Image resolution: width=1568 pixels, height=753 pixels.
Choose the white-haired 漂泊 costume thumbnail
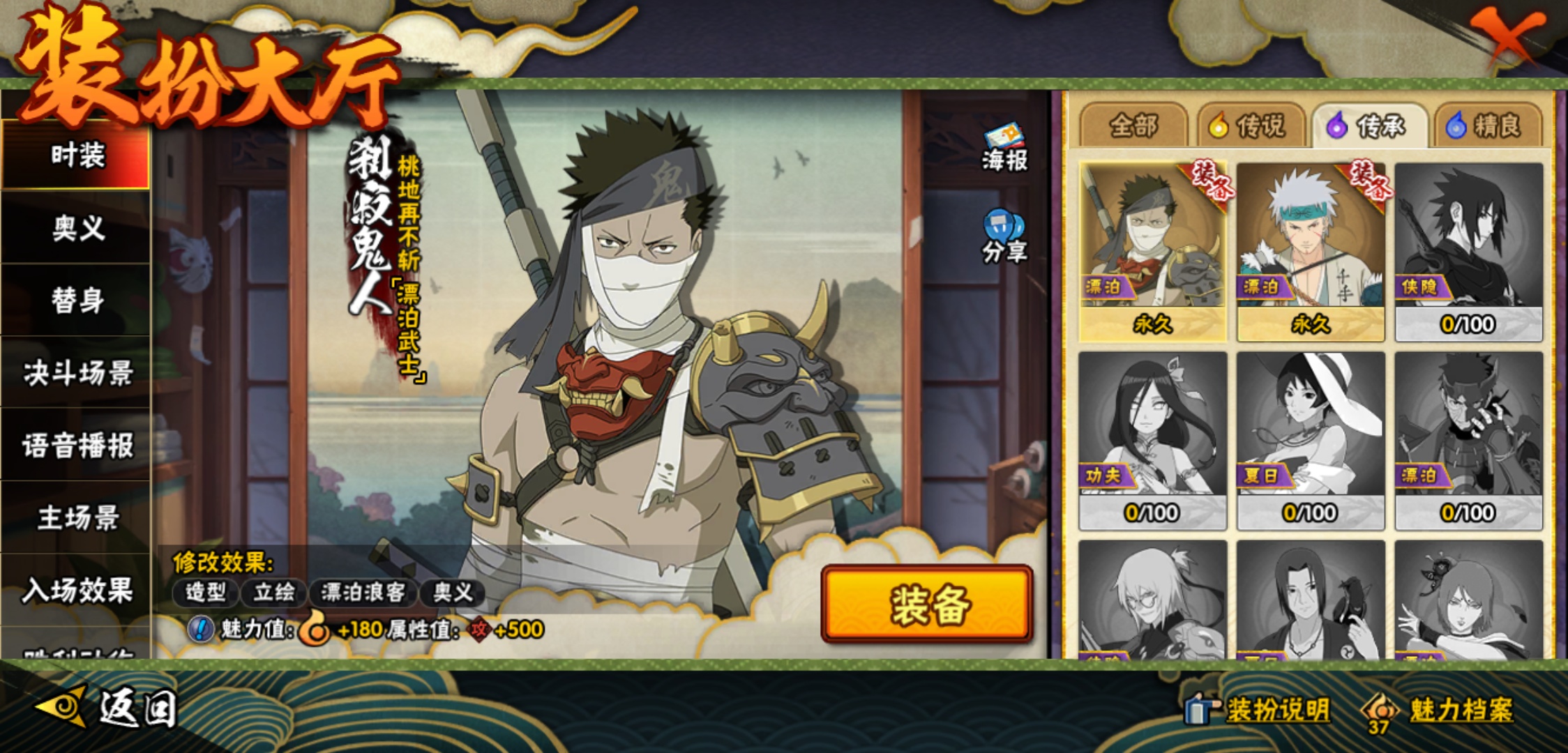coord(1310,251)
